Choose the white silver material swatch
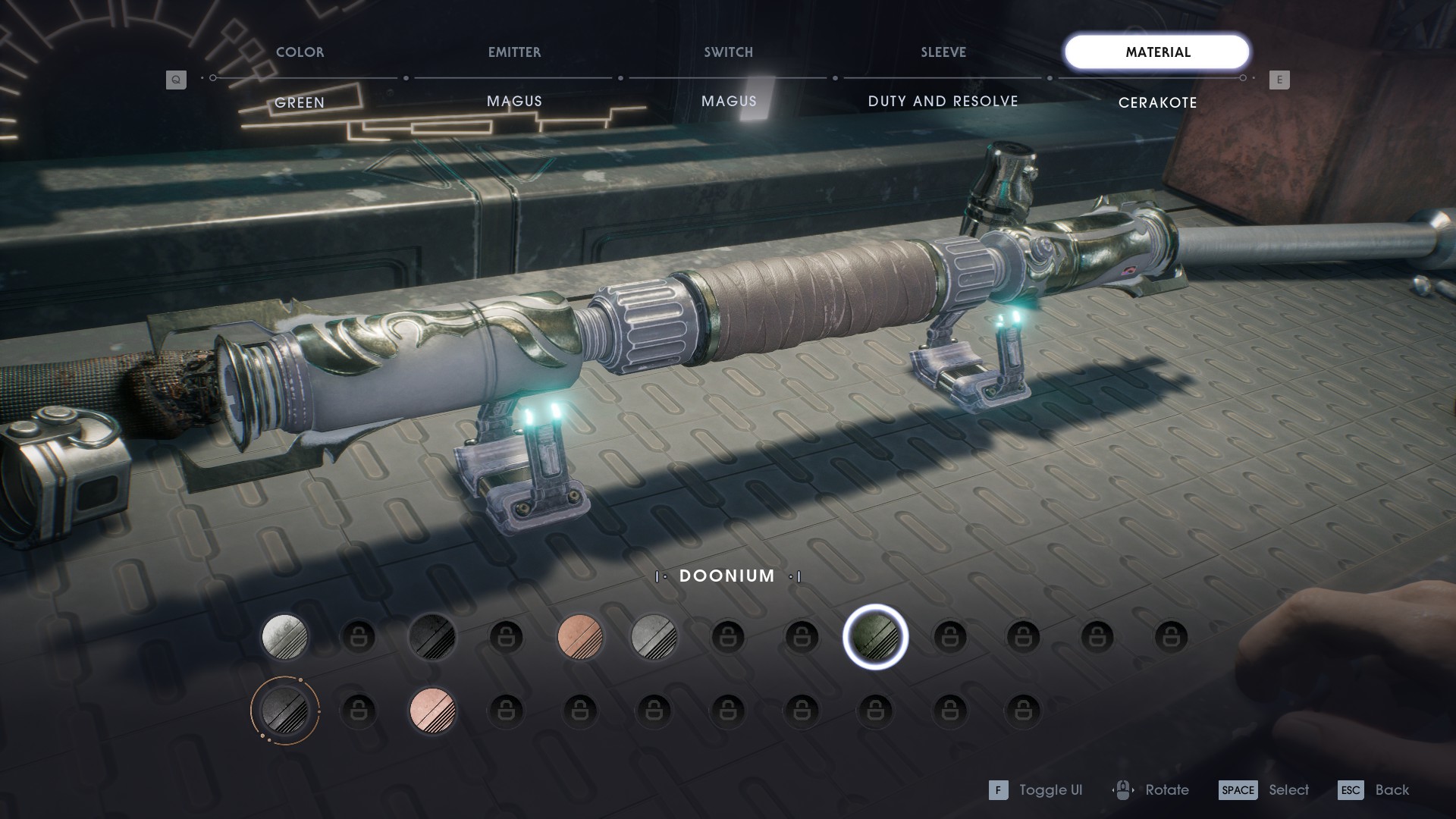This screenshot has height=819, width=1456. [x=284, y=636]
